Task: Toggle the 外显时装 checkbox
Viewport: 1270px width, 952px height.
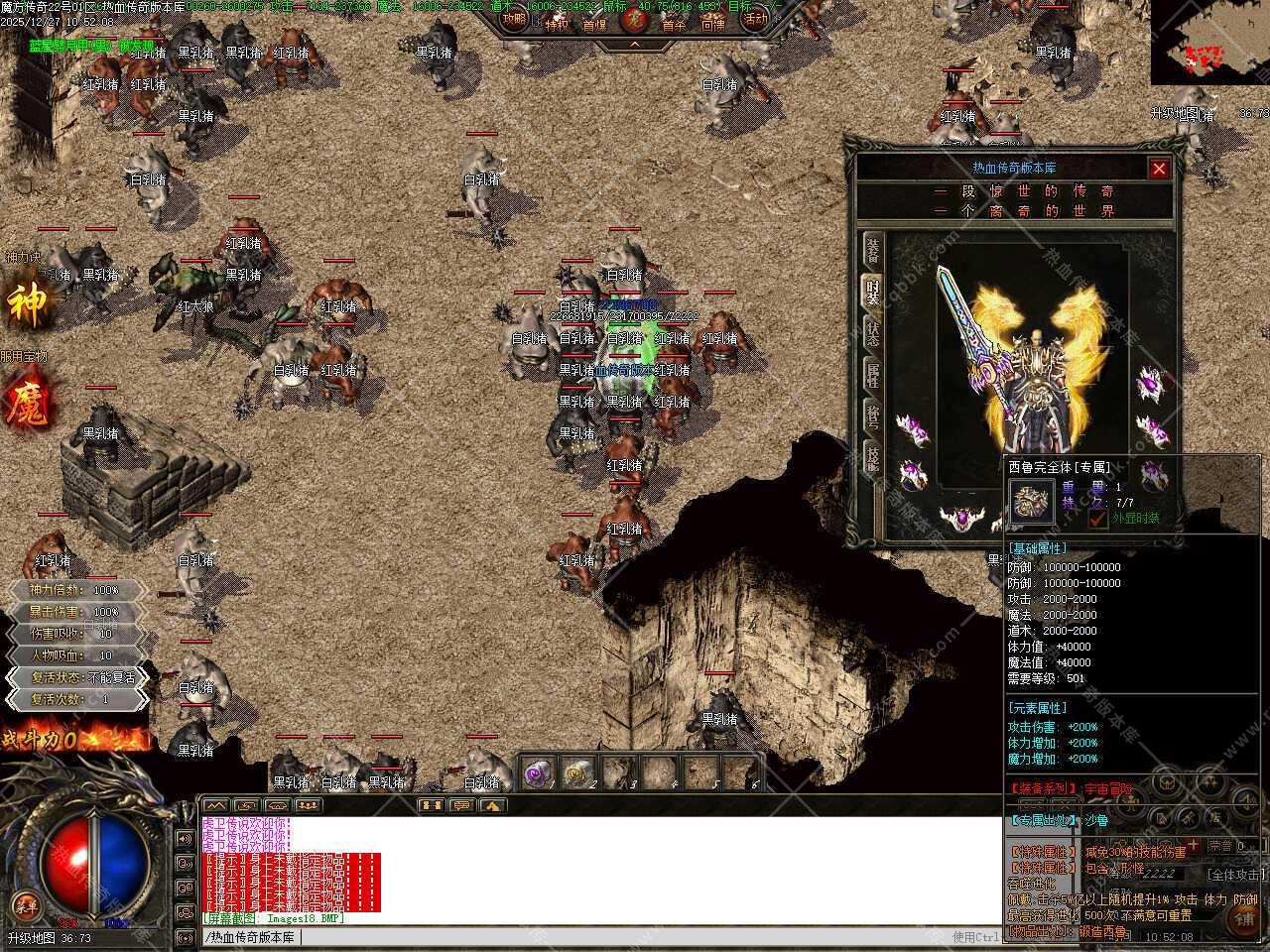Action: (1097, 518)
